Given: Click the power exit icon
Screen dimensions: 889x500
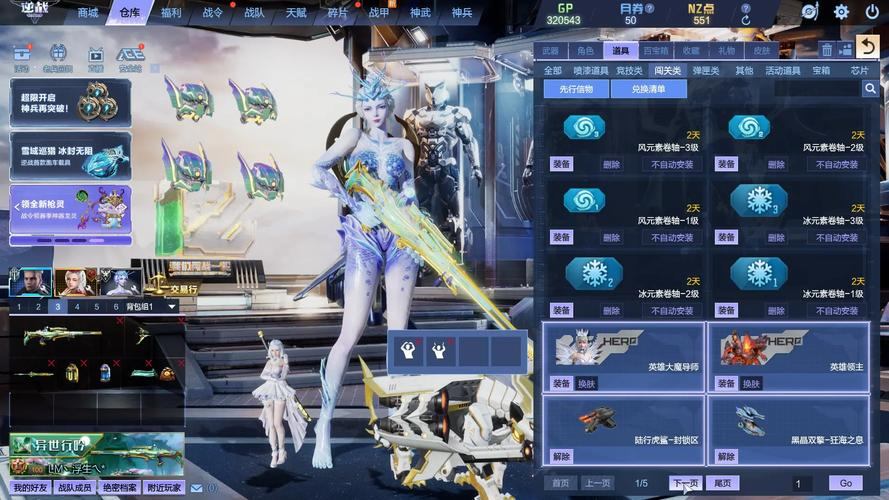Looking at the screenshot, I should coord(872,12).
